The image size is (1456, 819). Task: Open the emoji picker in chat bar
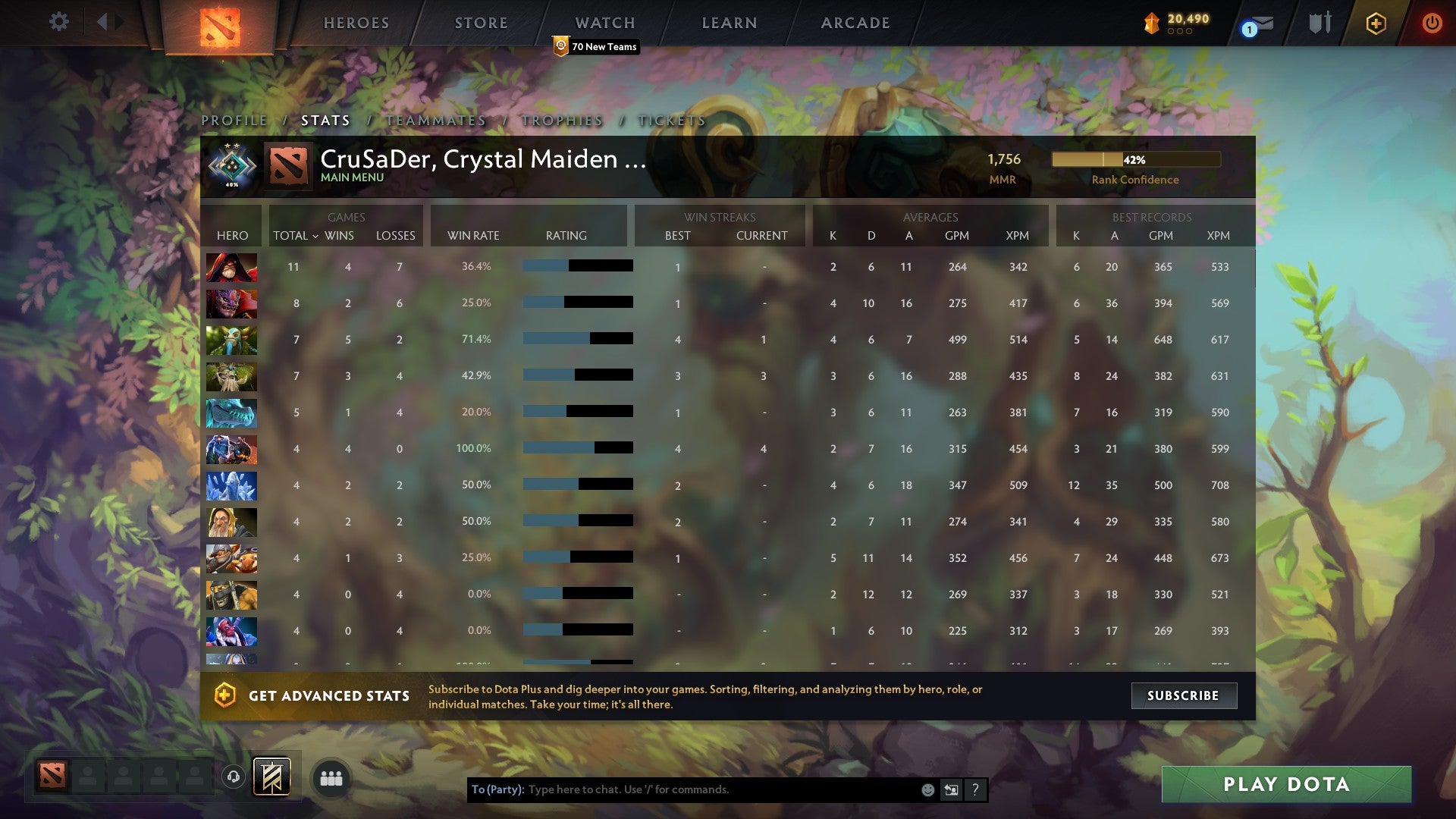(927, 789)
